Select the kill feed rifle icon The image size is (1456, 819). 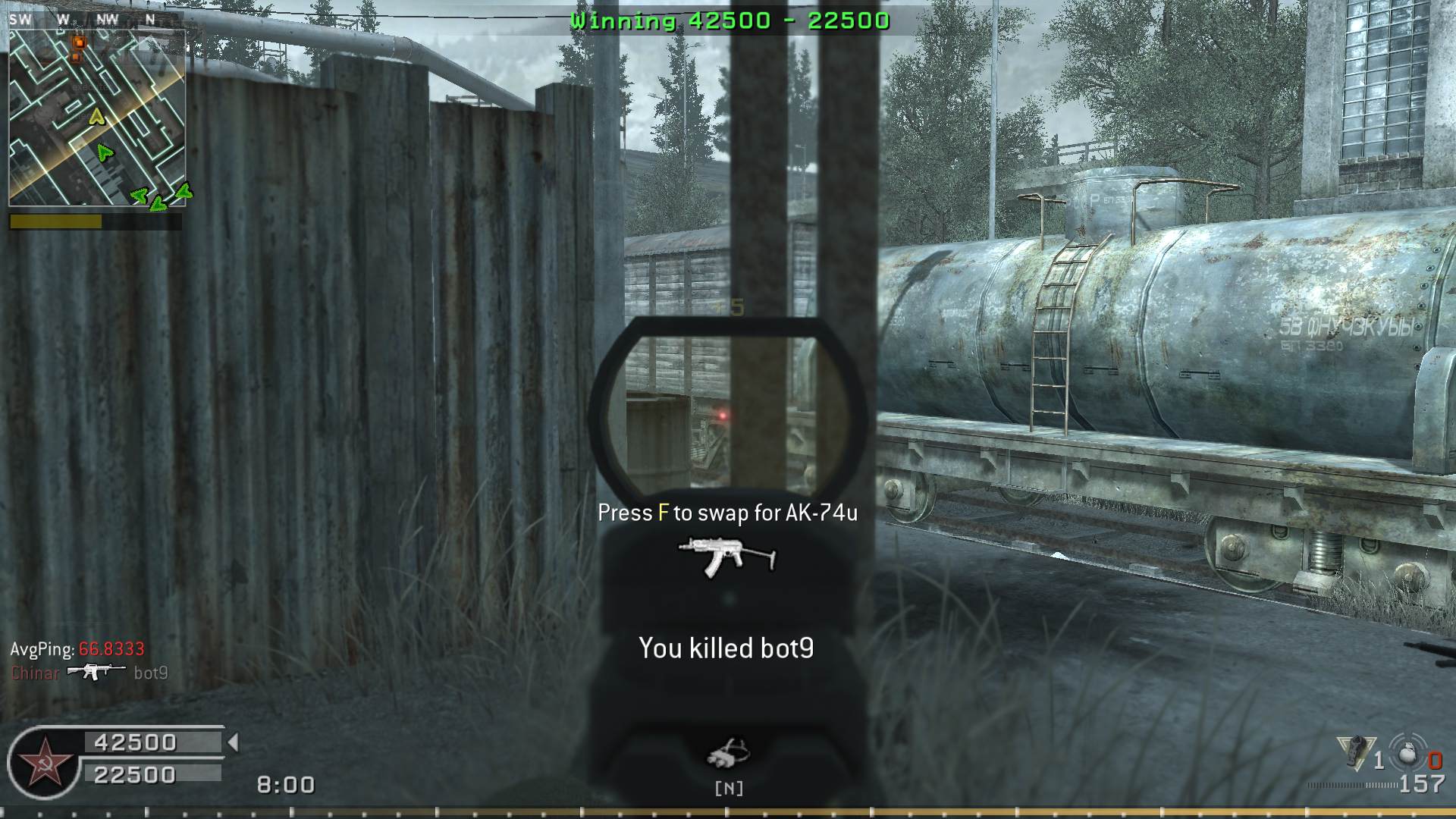tap(96, 672)
